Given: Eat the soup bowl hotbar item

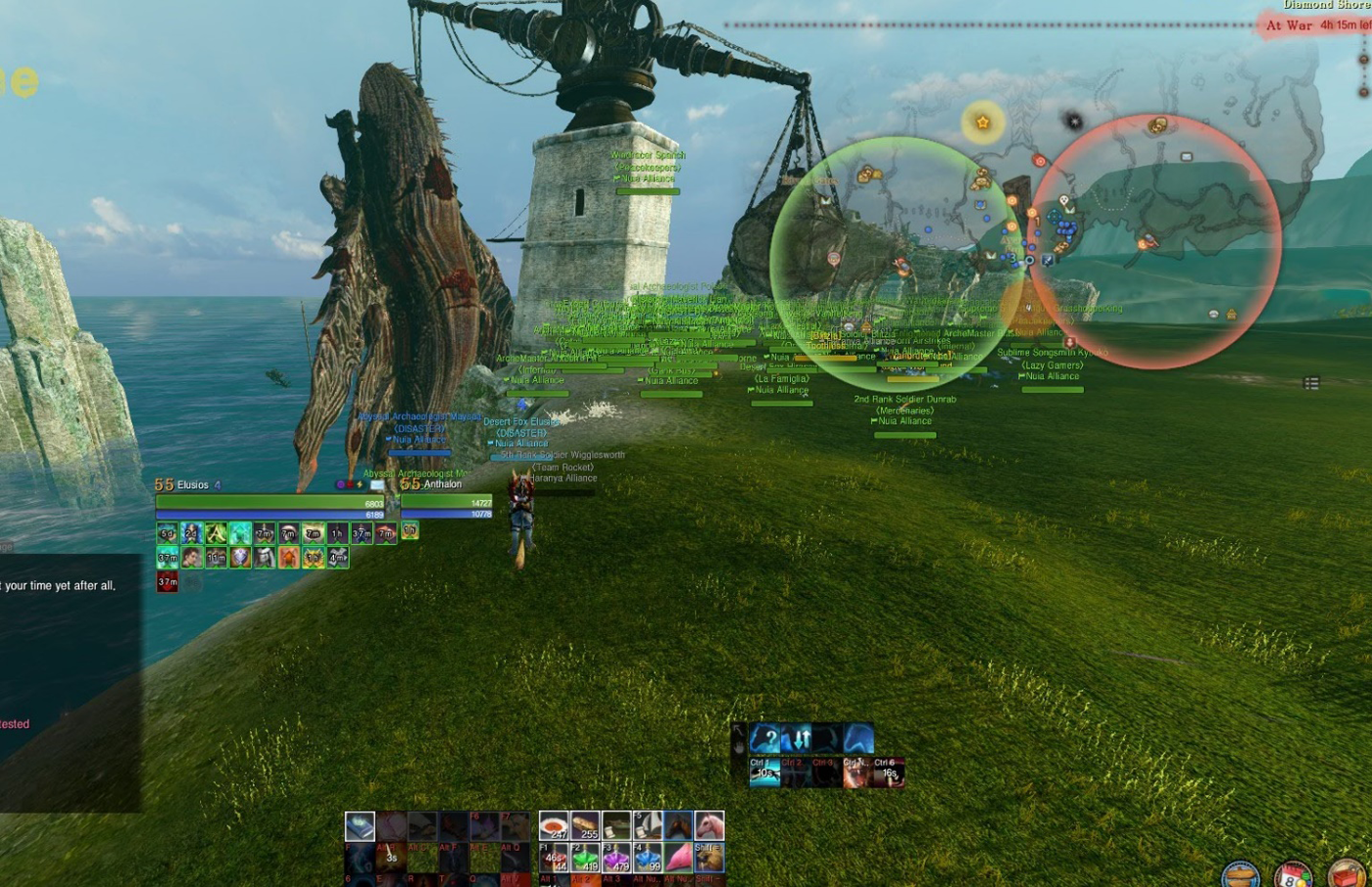Looking at the screenshot, I should click(x=554, y=826).
